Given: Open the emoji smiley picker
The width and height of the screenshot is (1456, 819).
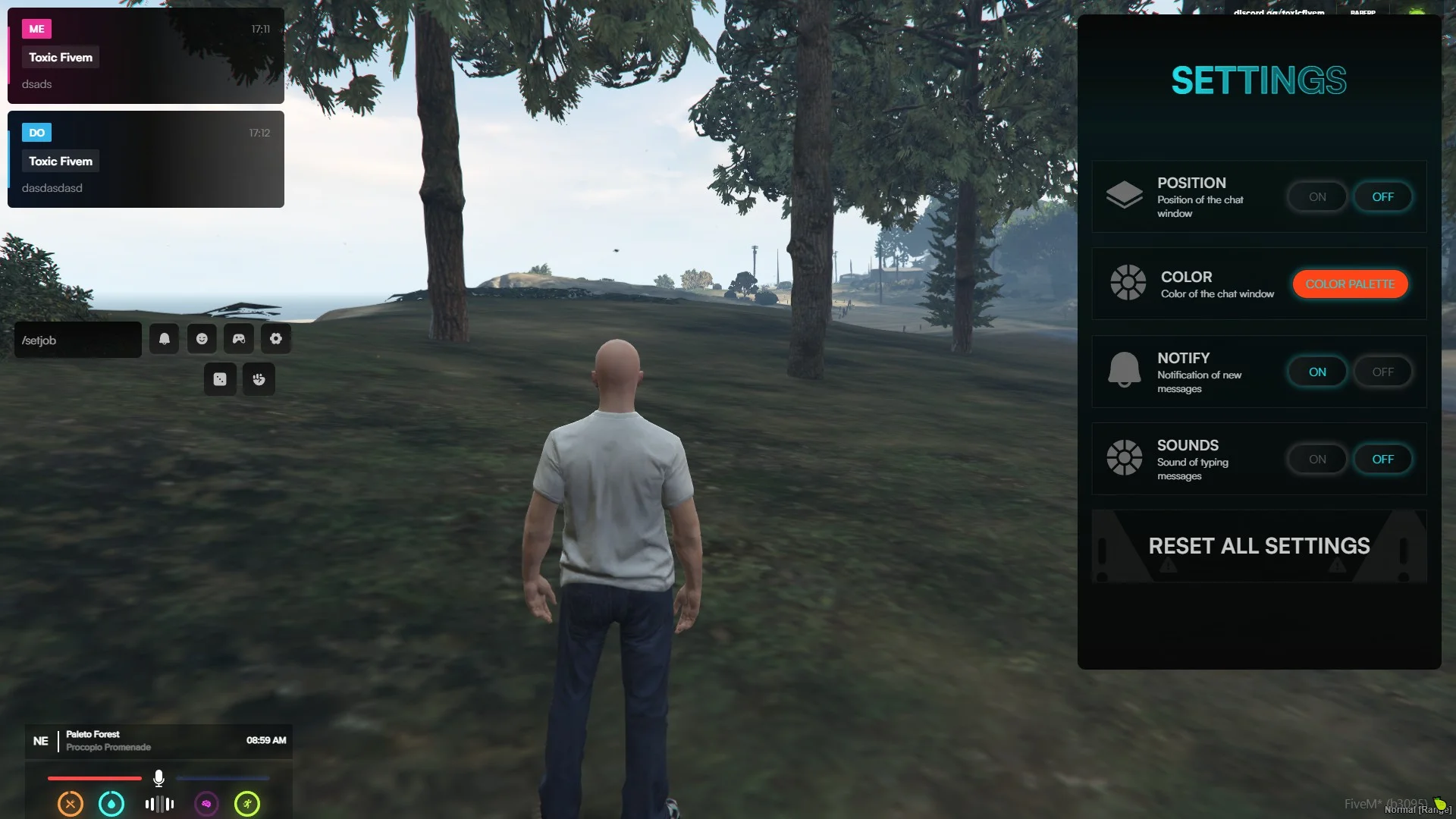Looking at the screenshot, I should (202, 339).
